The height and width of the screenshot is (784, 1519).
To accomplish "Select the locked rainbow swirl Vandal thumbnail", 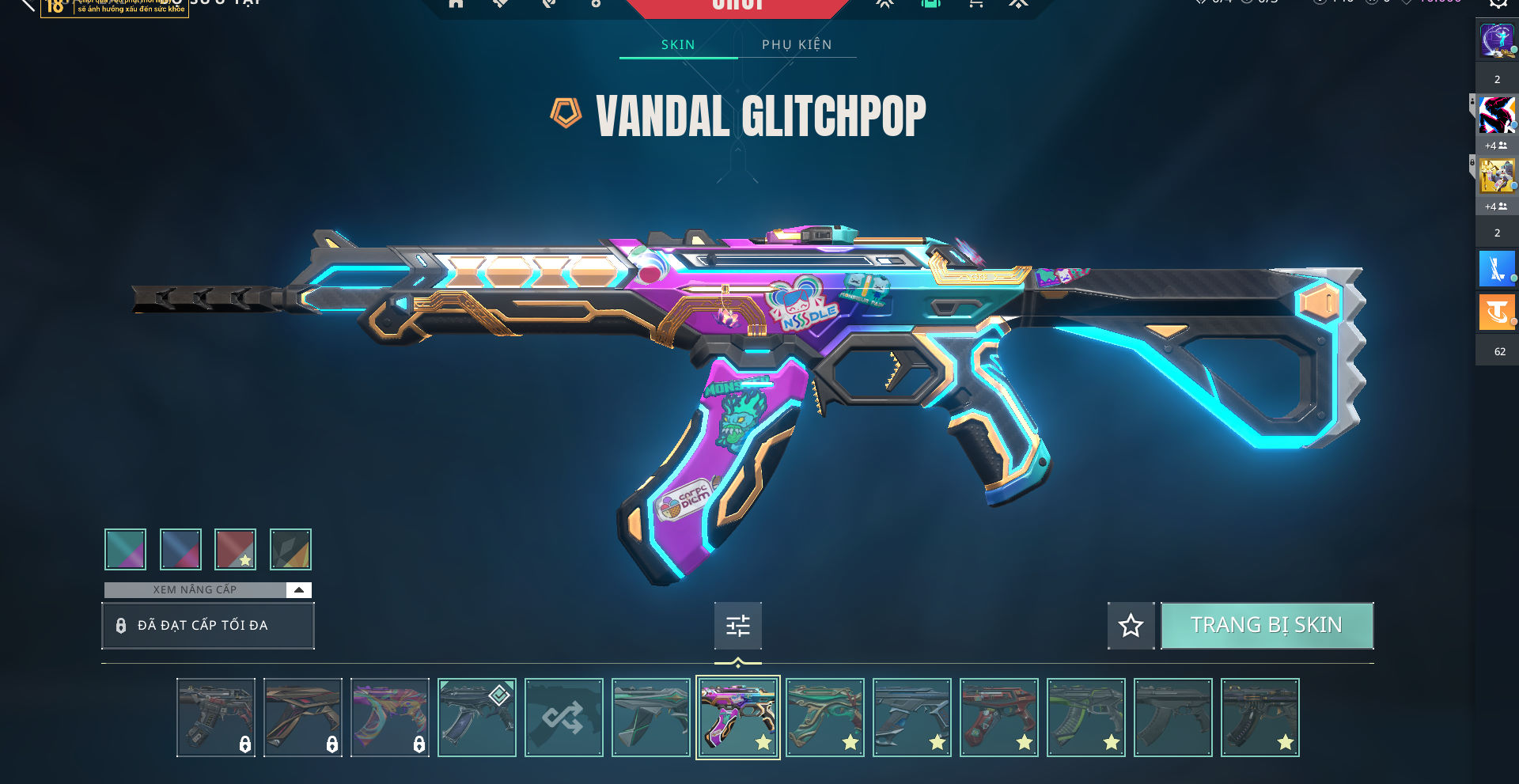I will (389, 718).
